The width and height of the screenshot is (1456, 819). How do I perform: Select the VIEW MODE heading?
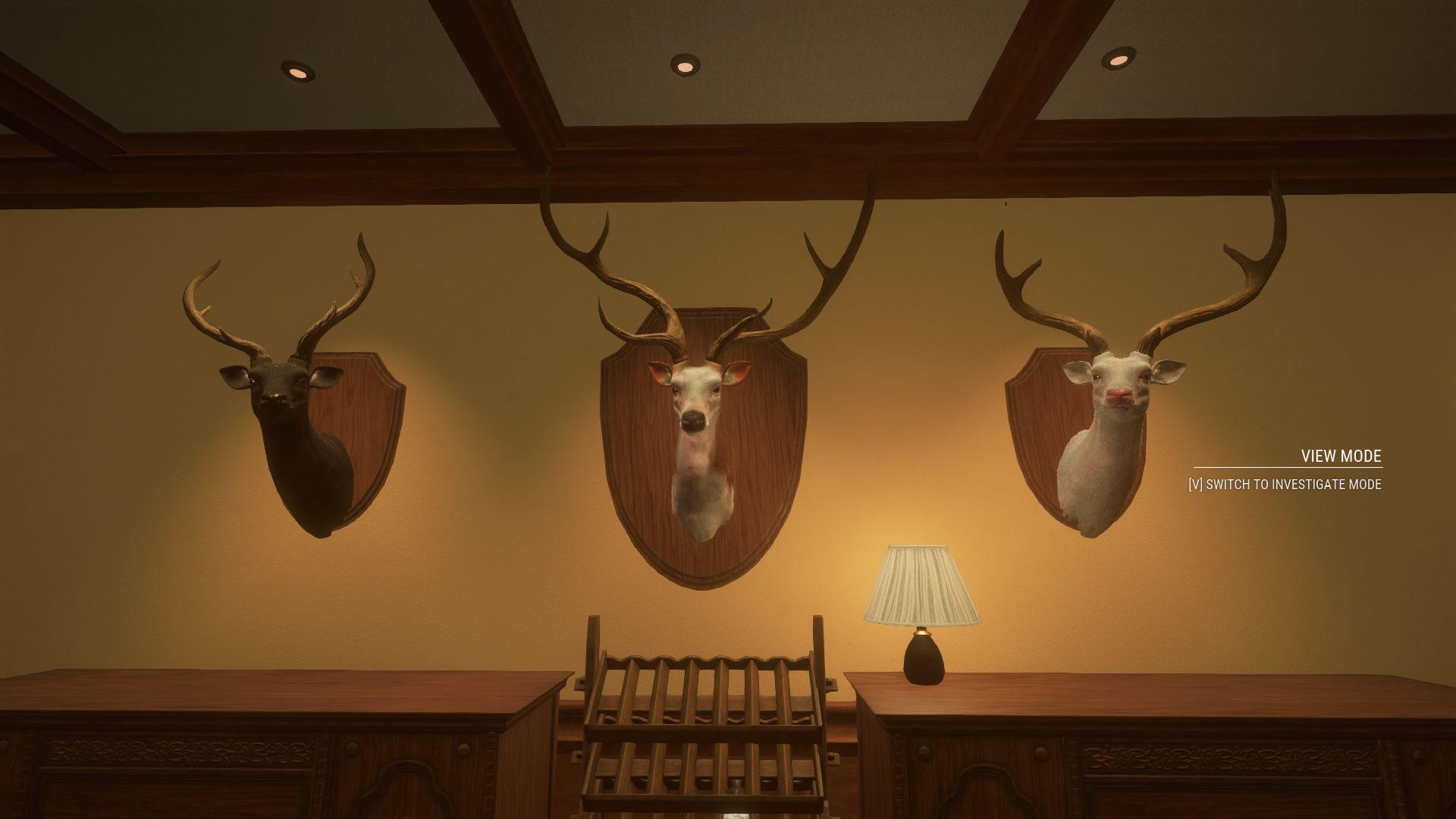1344,456
